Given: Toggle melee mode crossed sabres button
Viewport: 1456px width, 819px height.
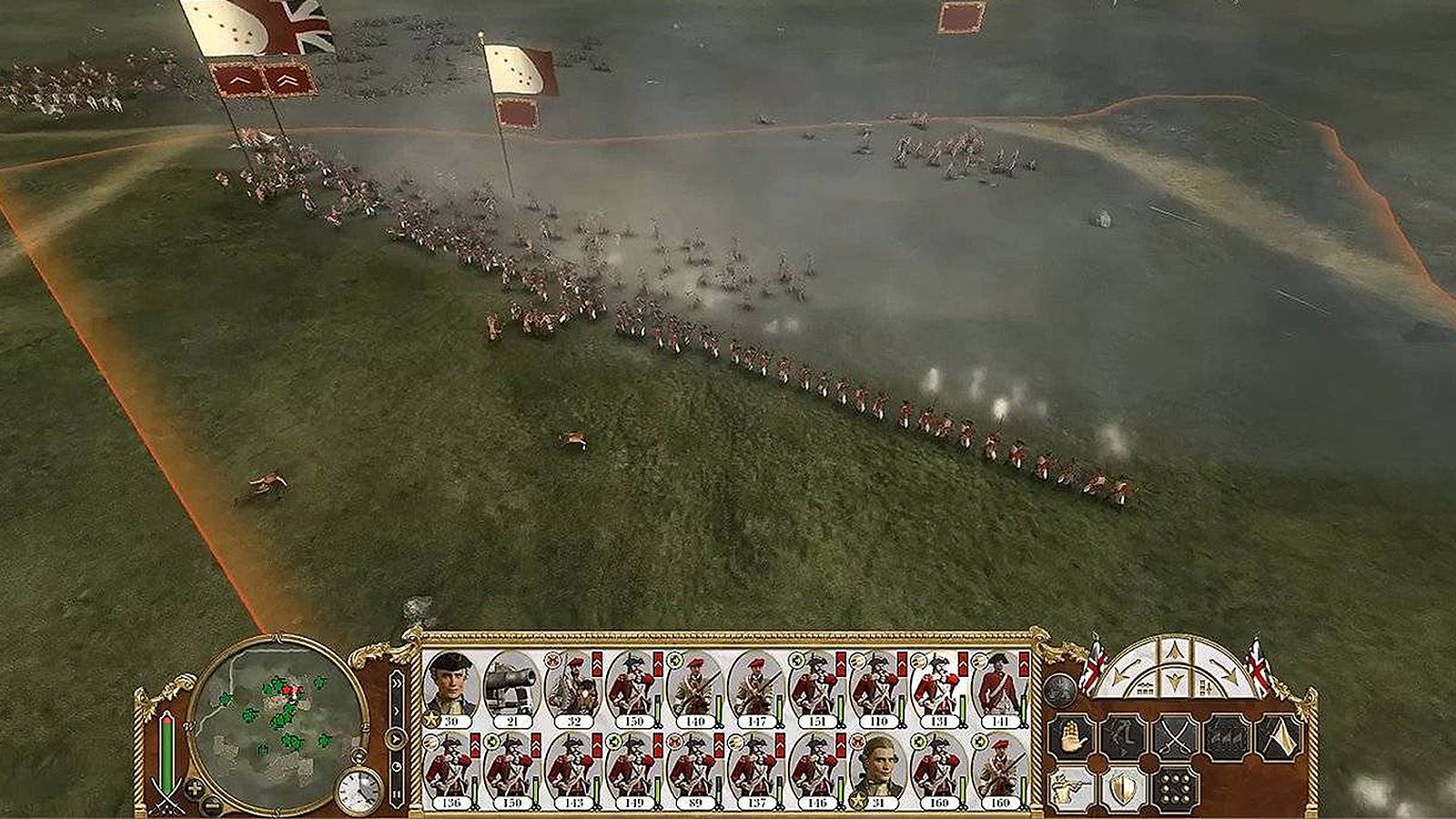Looking at the screenshot, I should point(1175,736).
